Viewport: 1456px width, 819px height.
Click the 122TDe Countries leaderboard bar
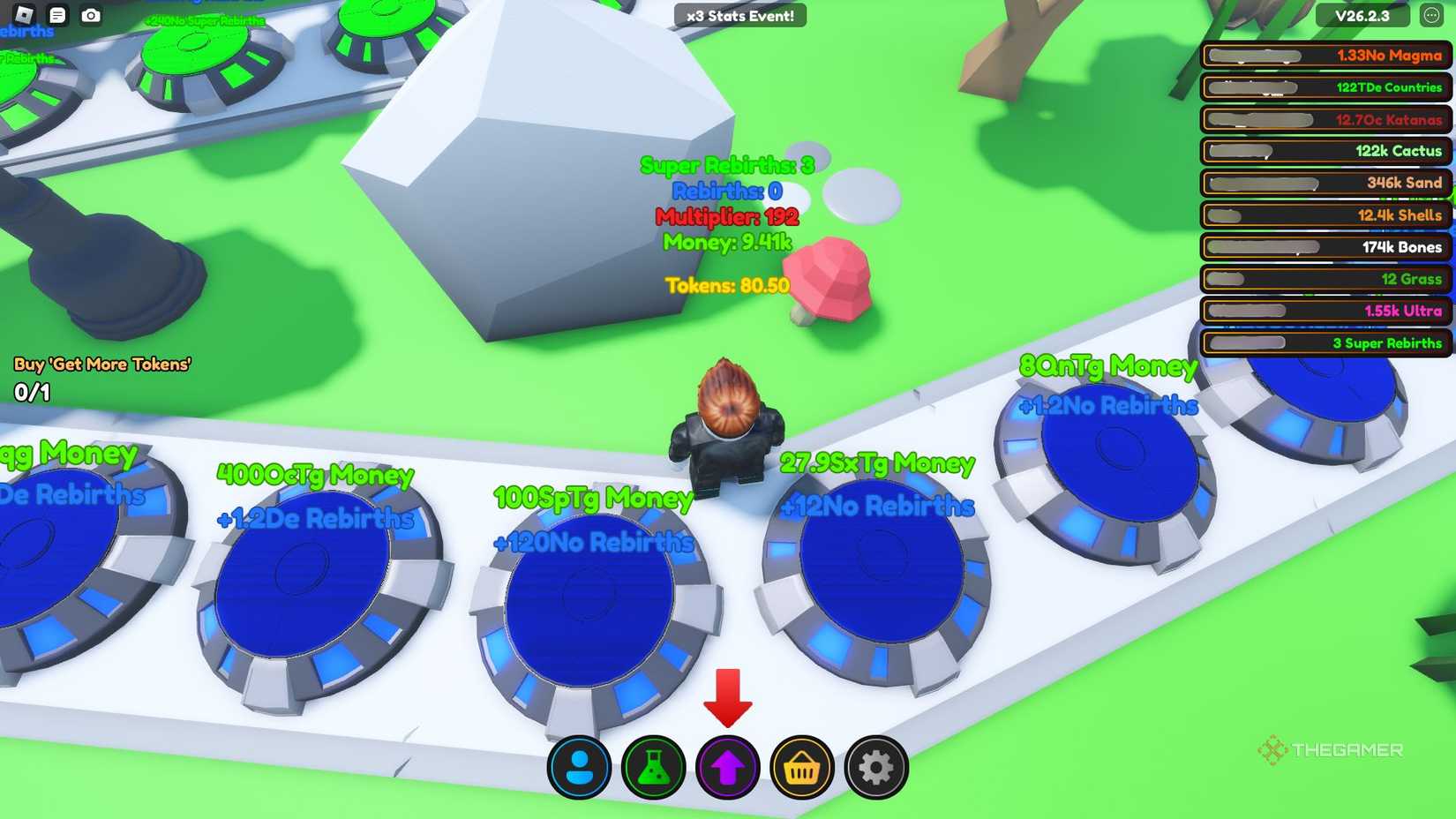point(1324,88)
